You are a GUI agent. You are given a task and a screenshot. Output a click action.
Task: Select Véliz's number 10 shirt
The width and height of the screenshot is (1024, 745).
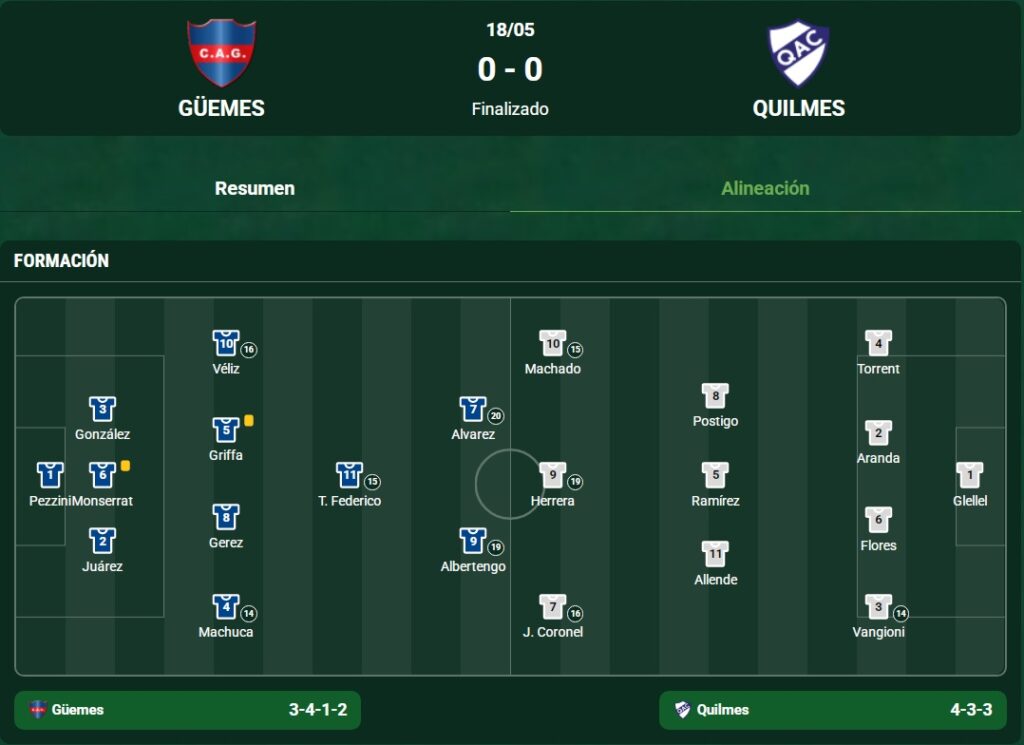226,343
